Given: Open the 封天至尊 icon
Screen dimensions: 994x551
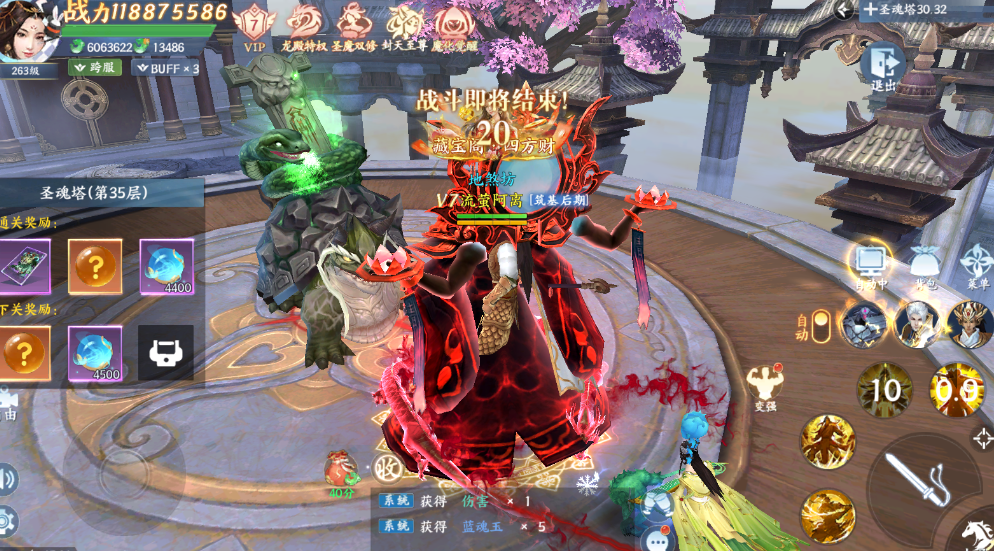Looking at the screenshot, I should coord(401,24).
